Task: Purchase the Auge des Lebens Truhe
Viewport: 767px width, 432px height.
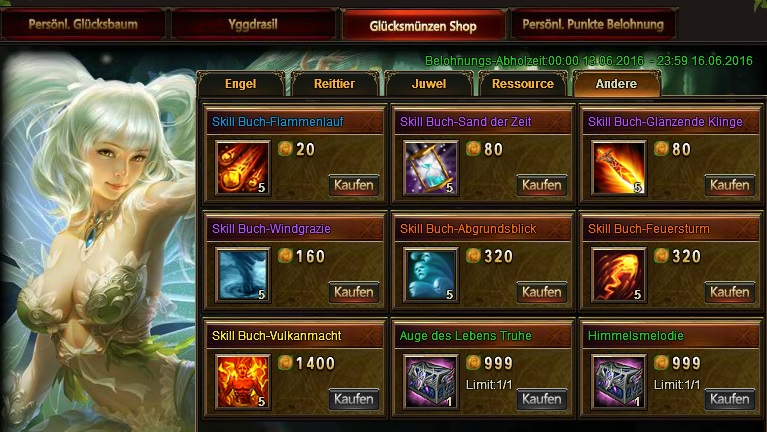Action: [x=542, y=399]
